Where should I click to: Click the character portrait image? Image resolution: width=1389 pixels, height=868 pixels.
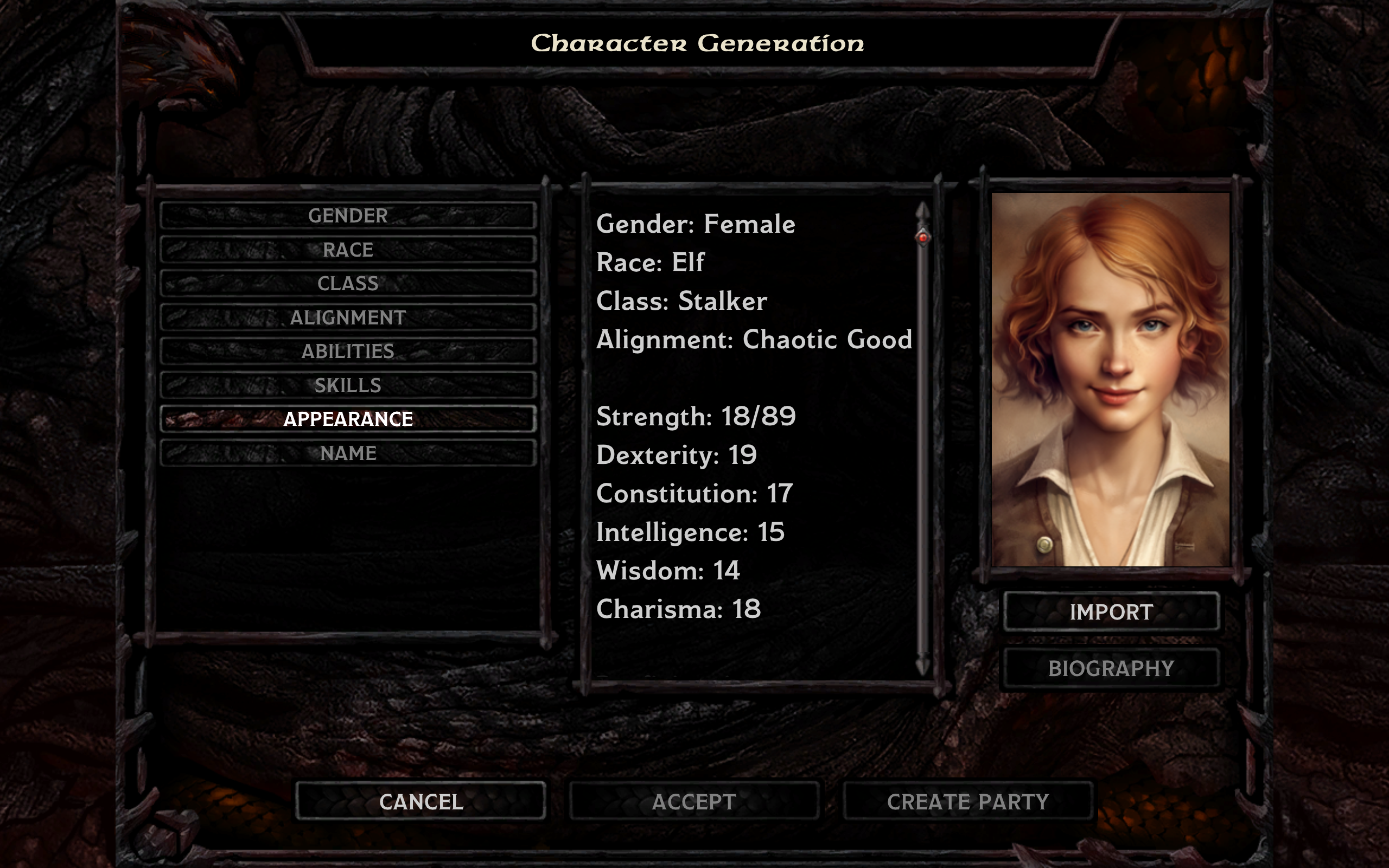pos(1111,379)
